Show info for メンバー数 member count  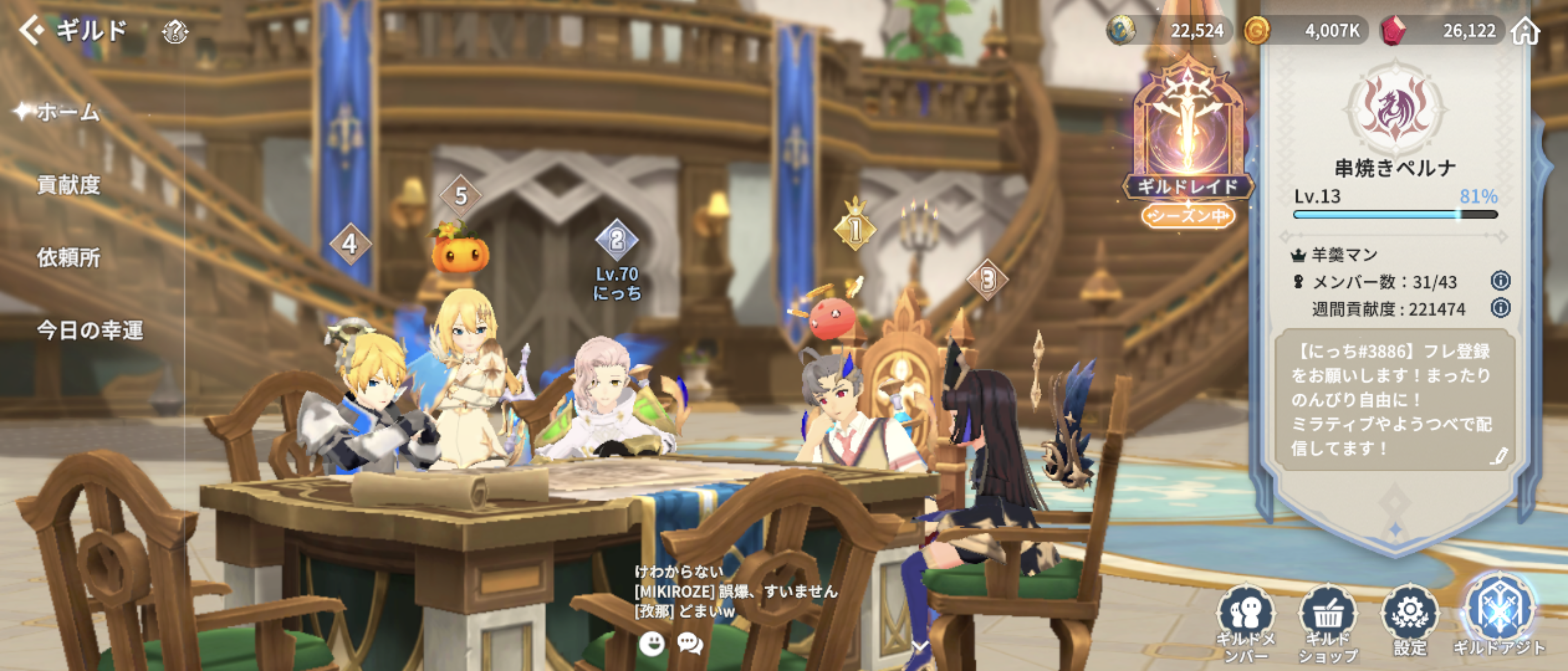click(1501, 281)
